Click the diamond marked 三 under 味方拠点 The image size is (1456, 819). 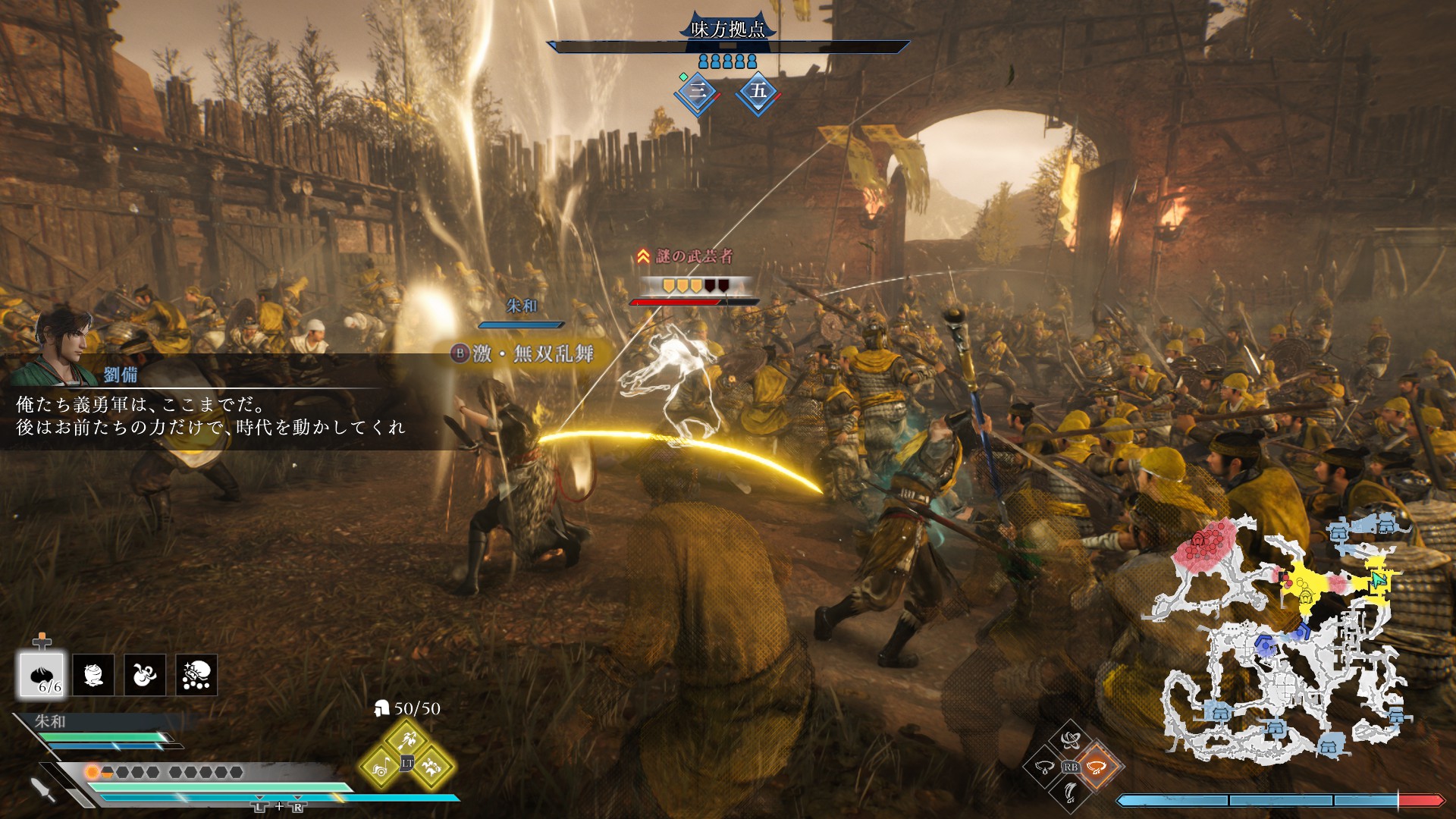tap(698, 92)
